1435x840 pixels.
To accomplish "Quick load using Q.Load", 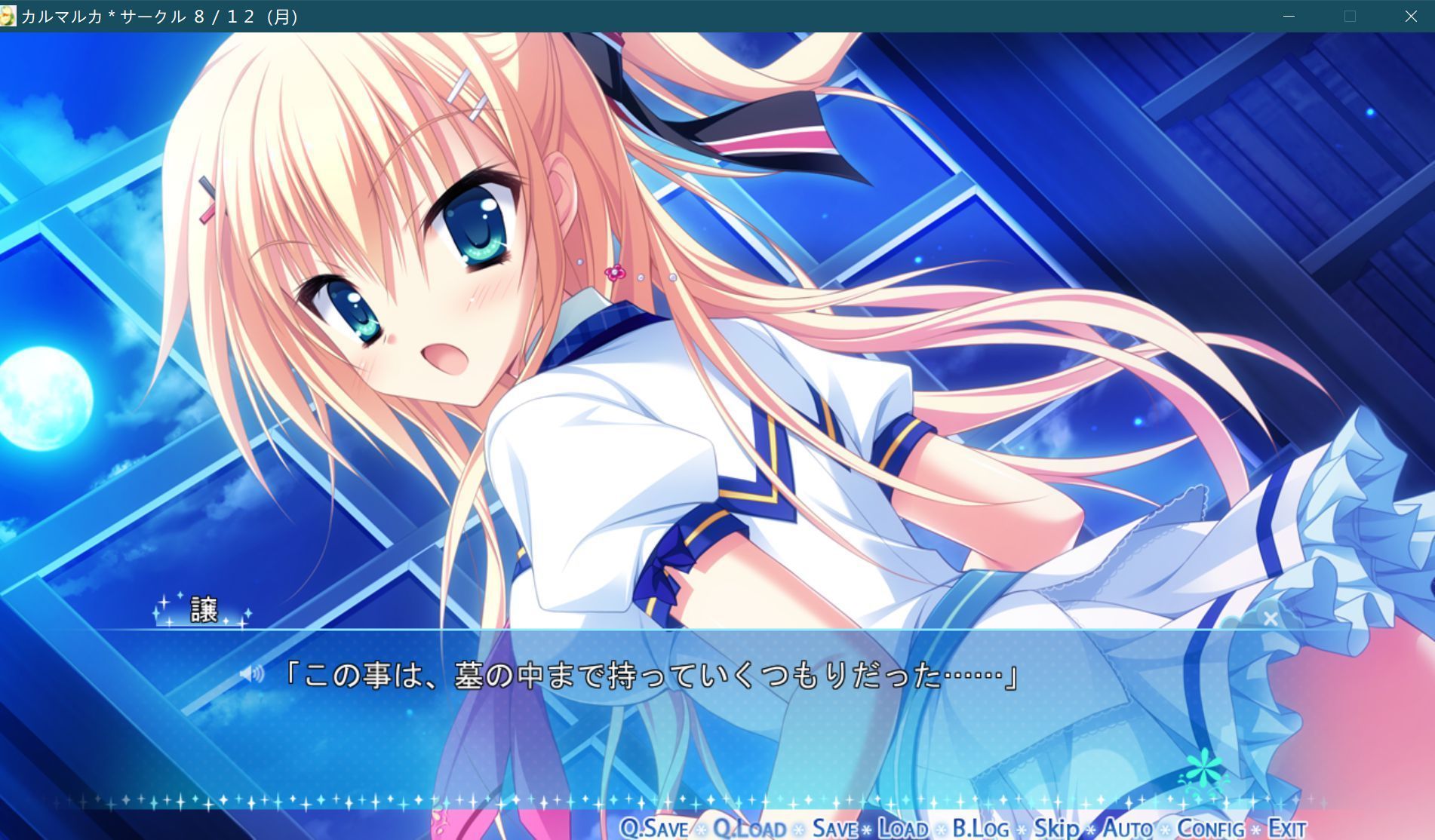I will coord(750,827).
